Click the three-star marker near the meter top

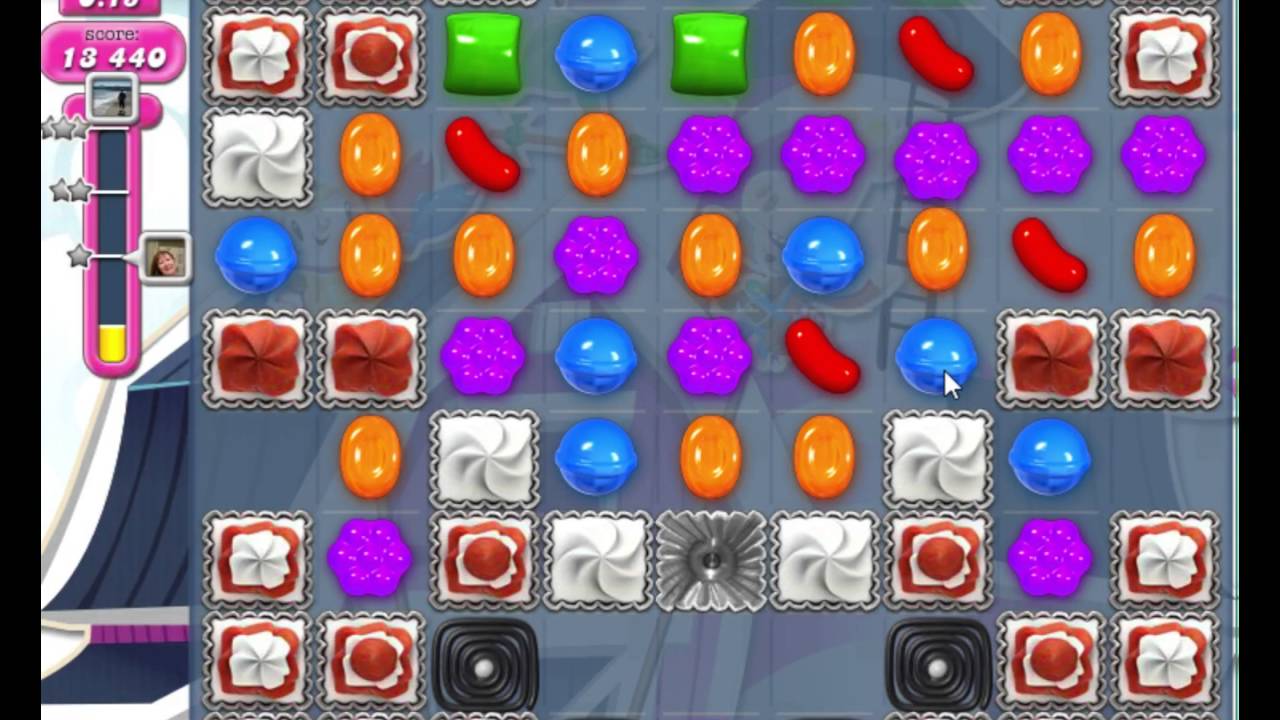(x=62, y=128)
